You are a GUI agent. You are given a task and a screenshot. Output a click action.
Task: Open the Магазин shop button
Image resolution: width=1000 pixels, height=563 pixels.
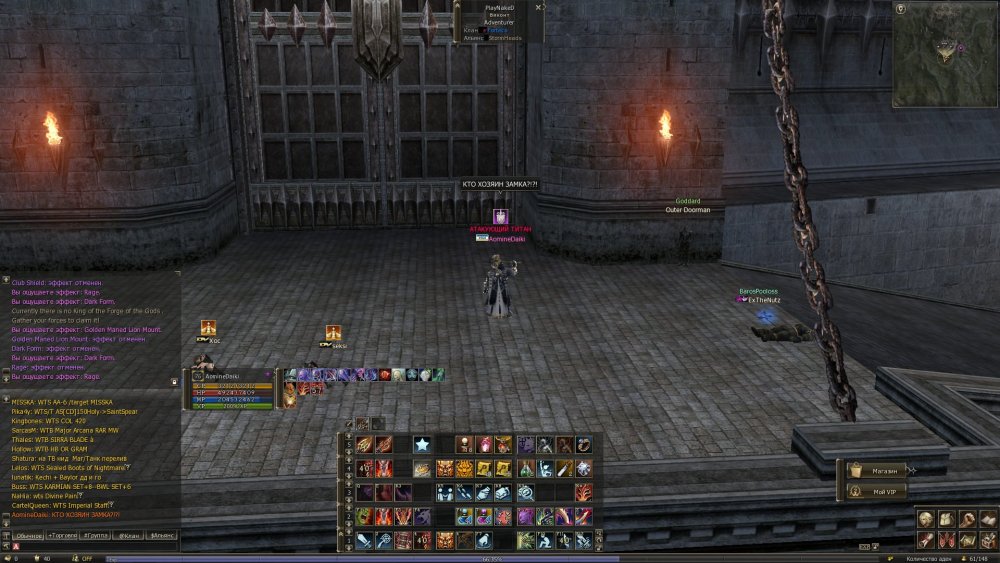pos(876,470)
